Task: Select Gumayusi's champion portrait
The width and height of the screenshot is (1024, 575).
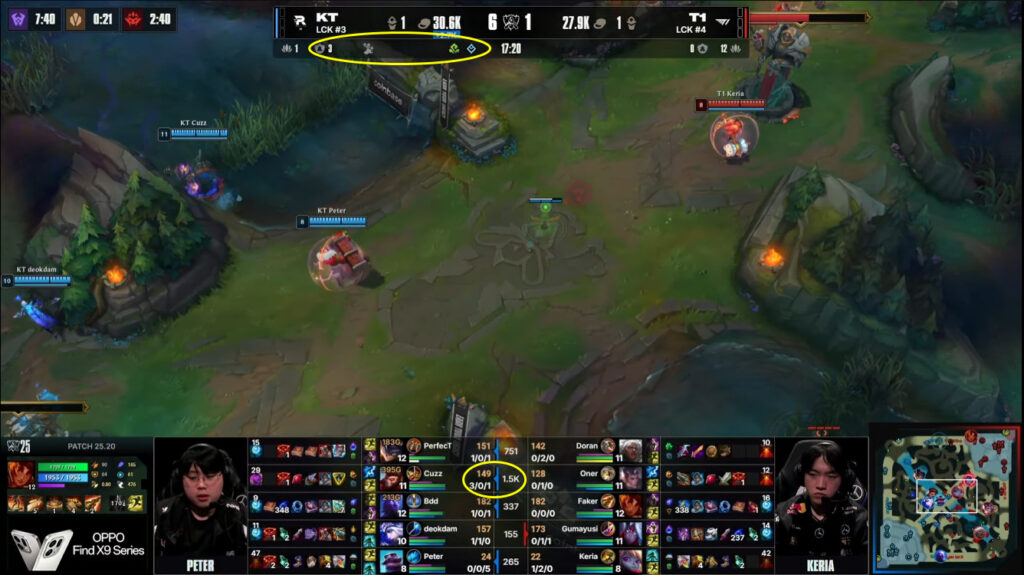Action: click(x=630, y=534)
